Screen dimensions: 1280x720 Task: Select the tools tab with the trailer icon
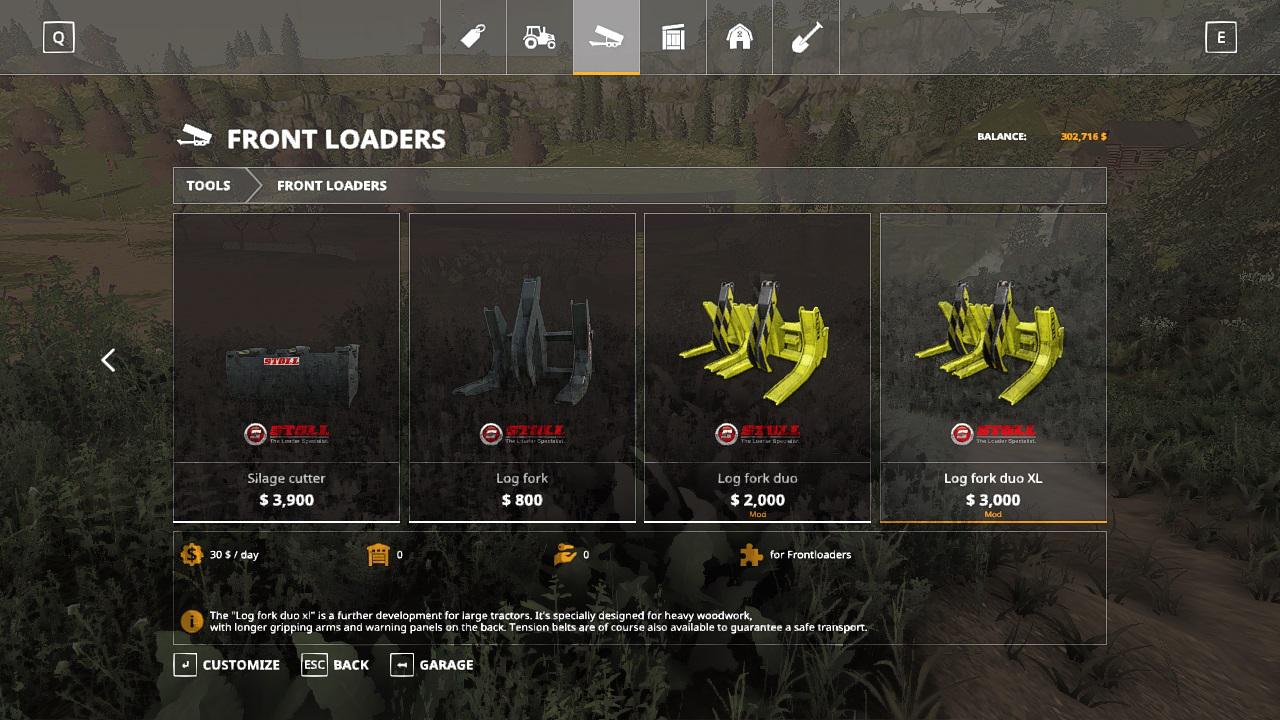coord(606,37)
